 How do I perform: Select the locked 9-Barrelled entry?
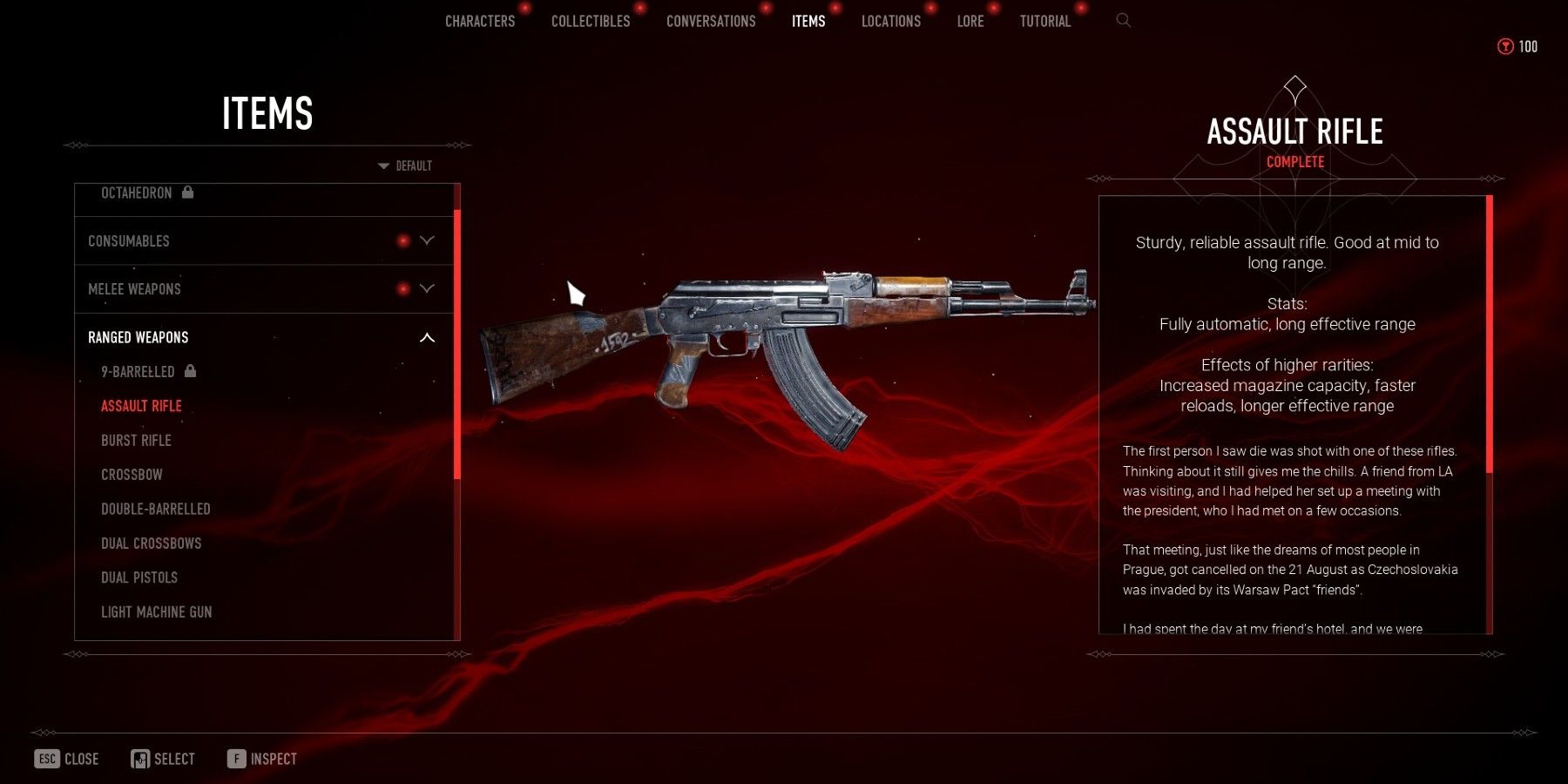(x=138, y=372)
